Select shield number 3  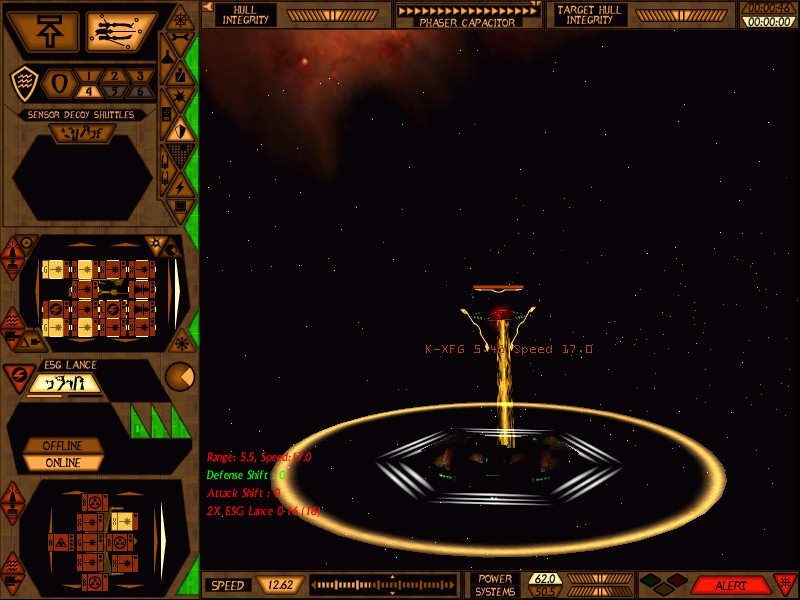140,76
